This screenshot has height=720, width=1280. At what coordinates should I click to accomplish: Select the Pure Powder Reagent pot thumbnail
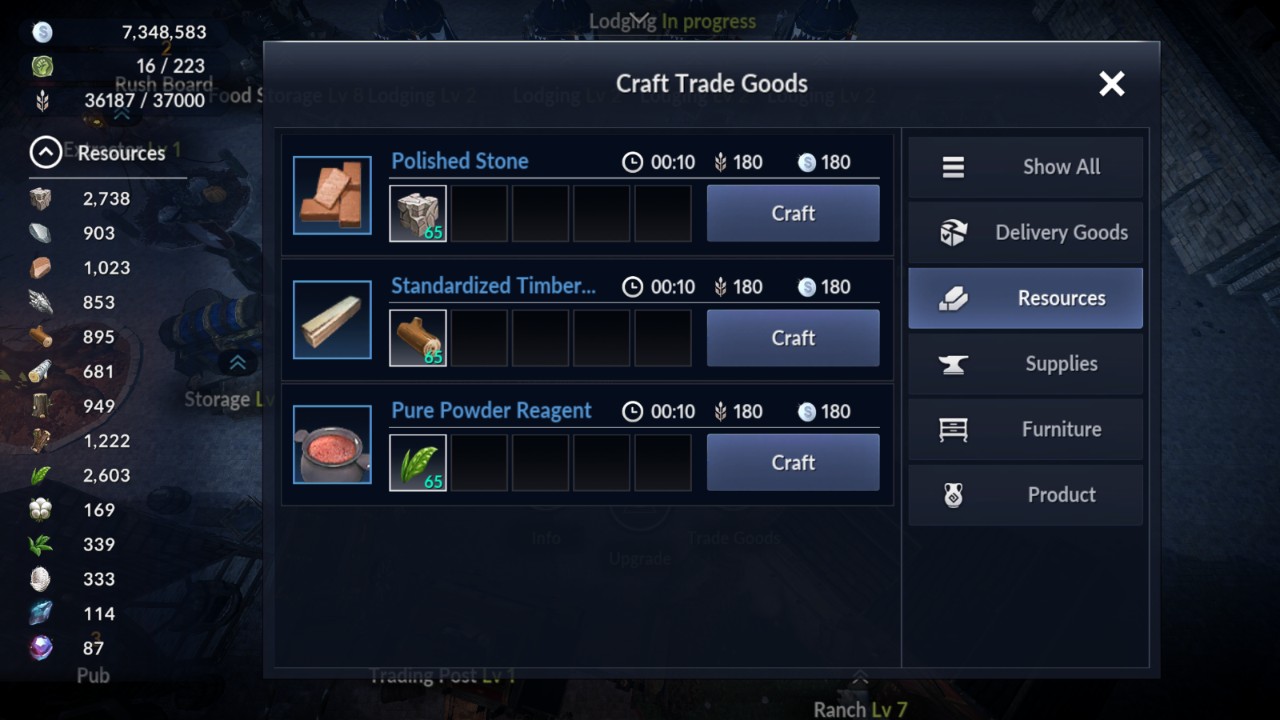click(332, 444)
